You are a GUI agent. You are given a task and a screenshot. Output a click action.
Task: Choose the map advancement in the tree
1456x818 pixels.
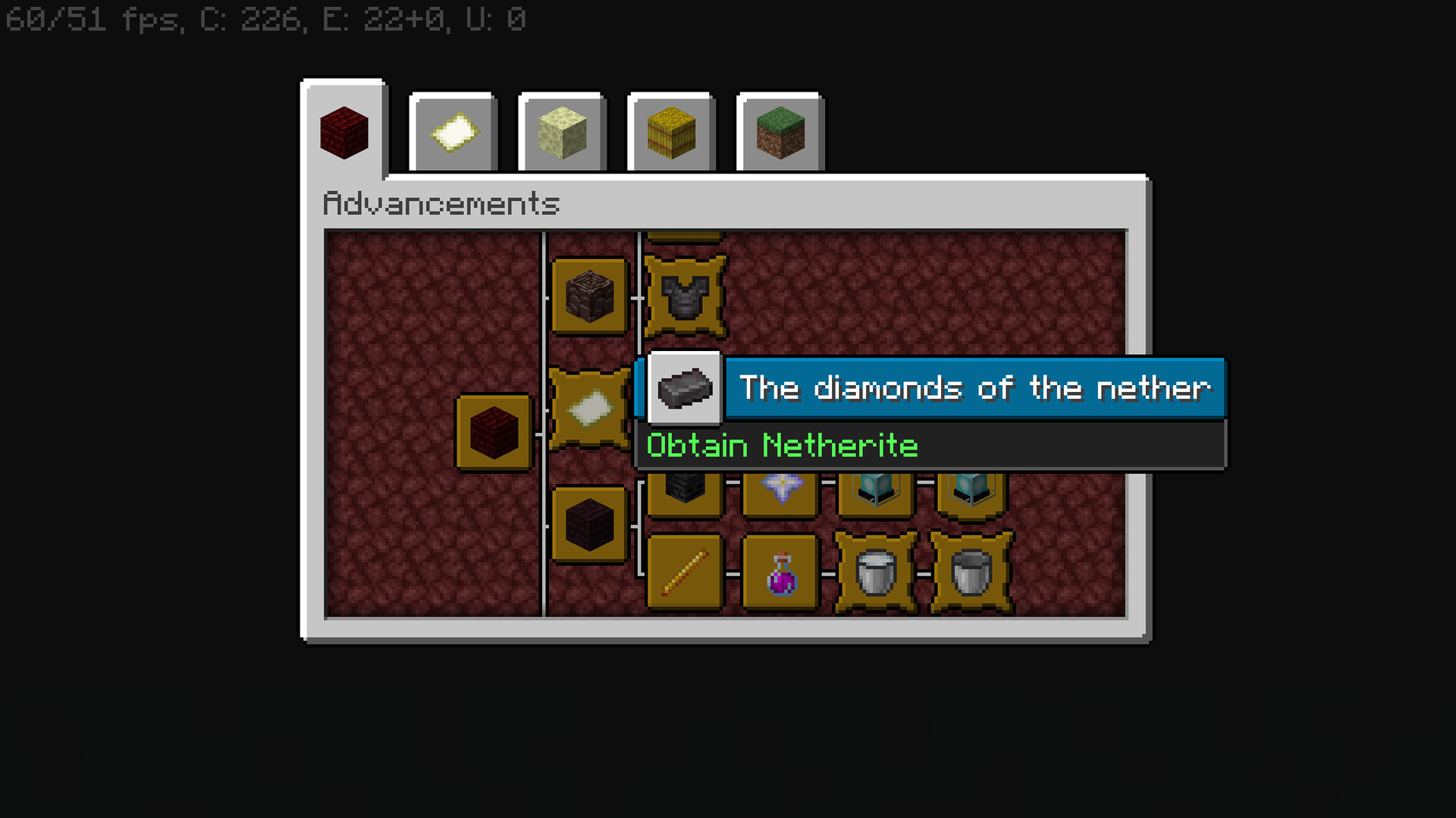coord(589,409)
